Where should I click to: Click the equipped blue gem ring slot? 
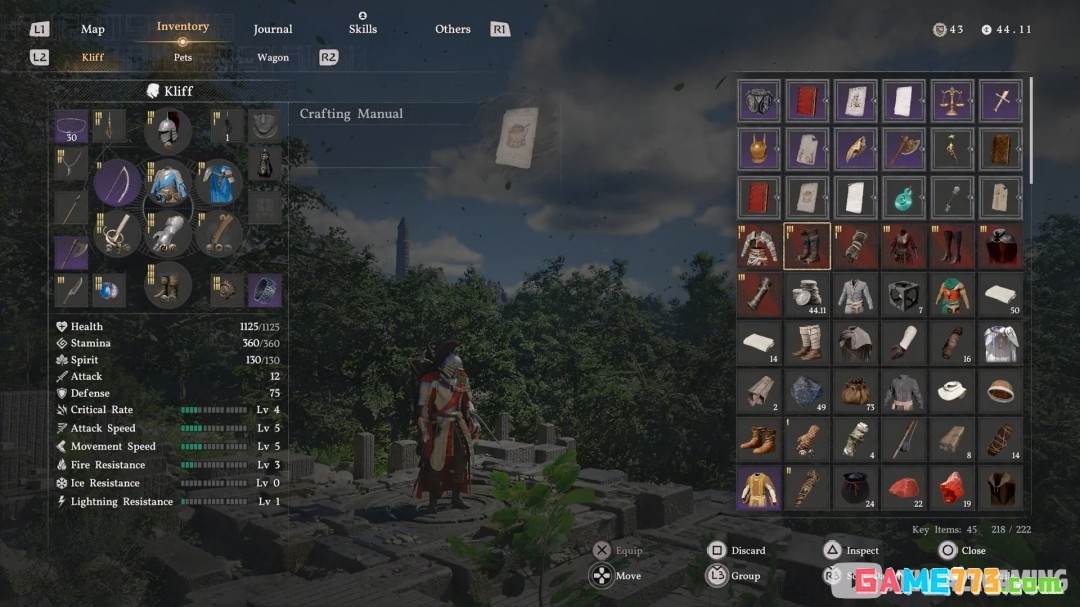(109, 291)
